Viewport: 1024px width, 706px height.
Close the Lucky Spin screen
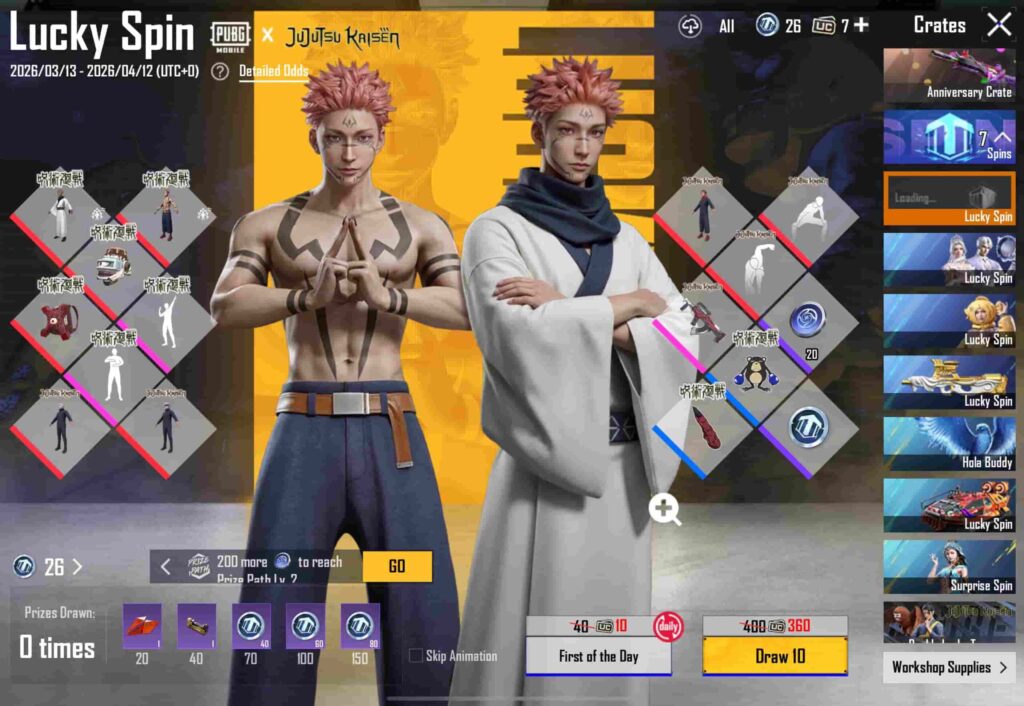[x=999, y=26]
